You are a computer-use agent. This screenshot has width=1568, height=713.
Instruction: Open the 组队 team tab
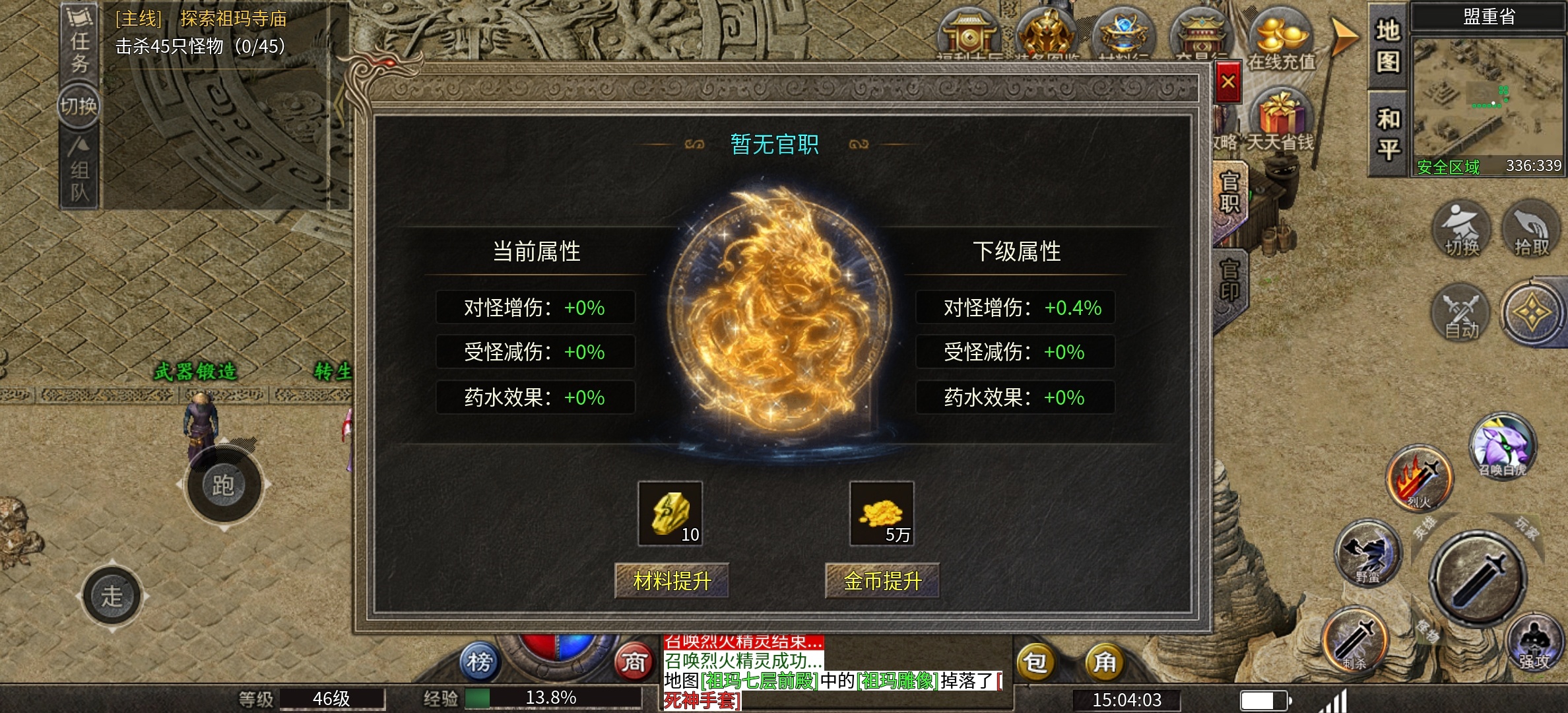79,172
